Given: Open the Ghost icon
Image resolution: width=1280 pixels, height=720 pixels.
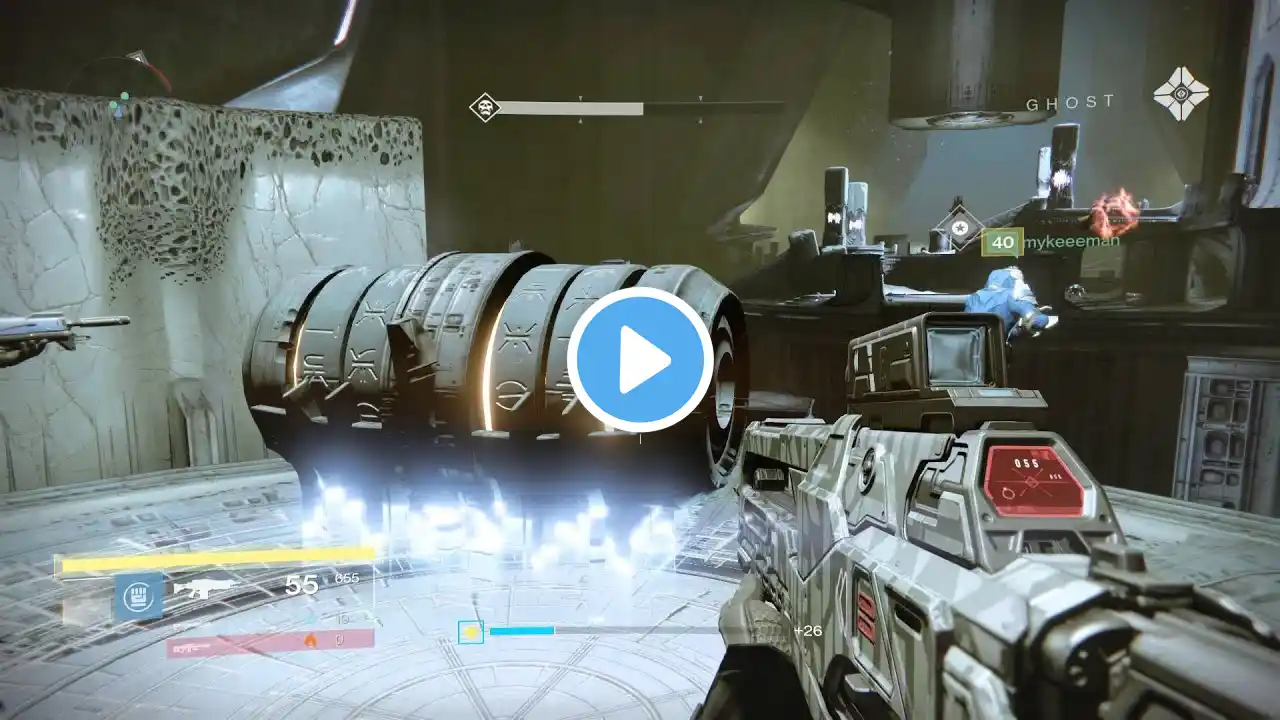Looking at the screenshot, I should 1181,94.
